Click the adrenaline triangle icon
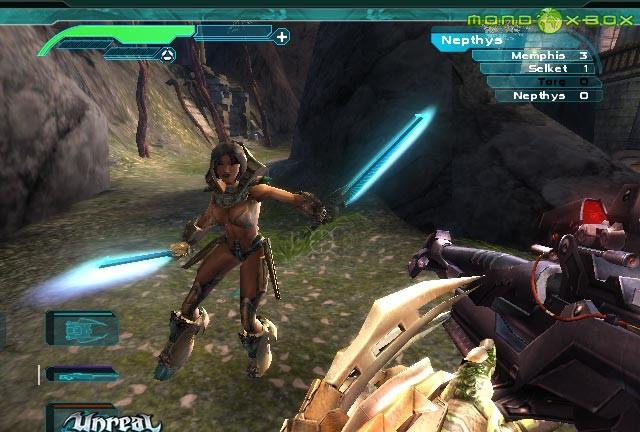Image resolution: width=640 pixels, height=432 pixels. pyautogui.click(x=167, y=55)
